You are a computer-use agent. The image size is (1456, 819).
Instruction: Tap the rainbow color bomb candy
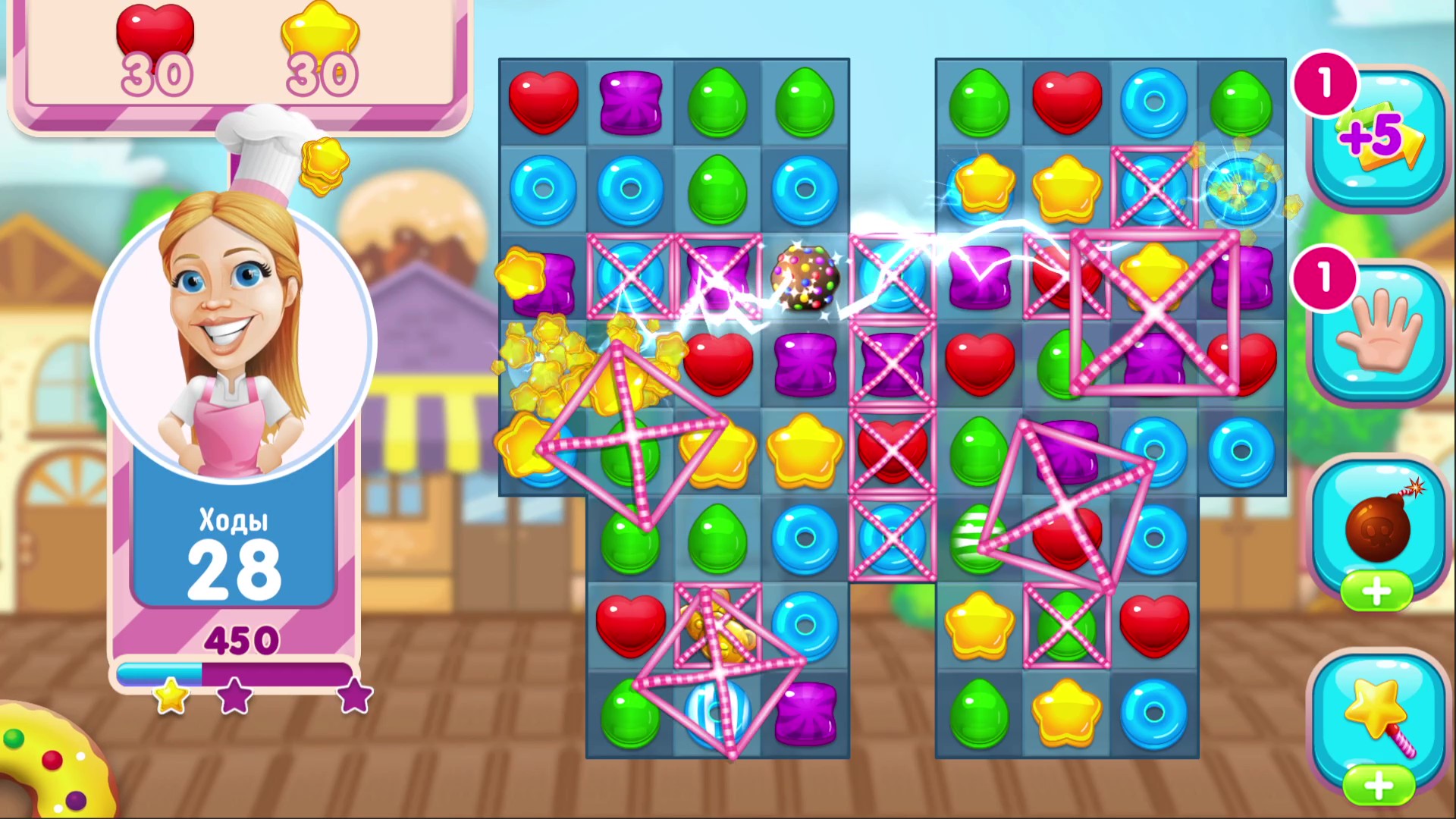click(806, 278)
